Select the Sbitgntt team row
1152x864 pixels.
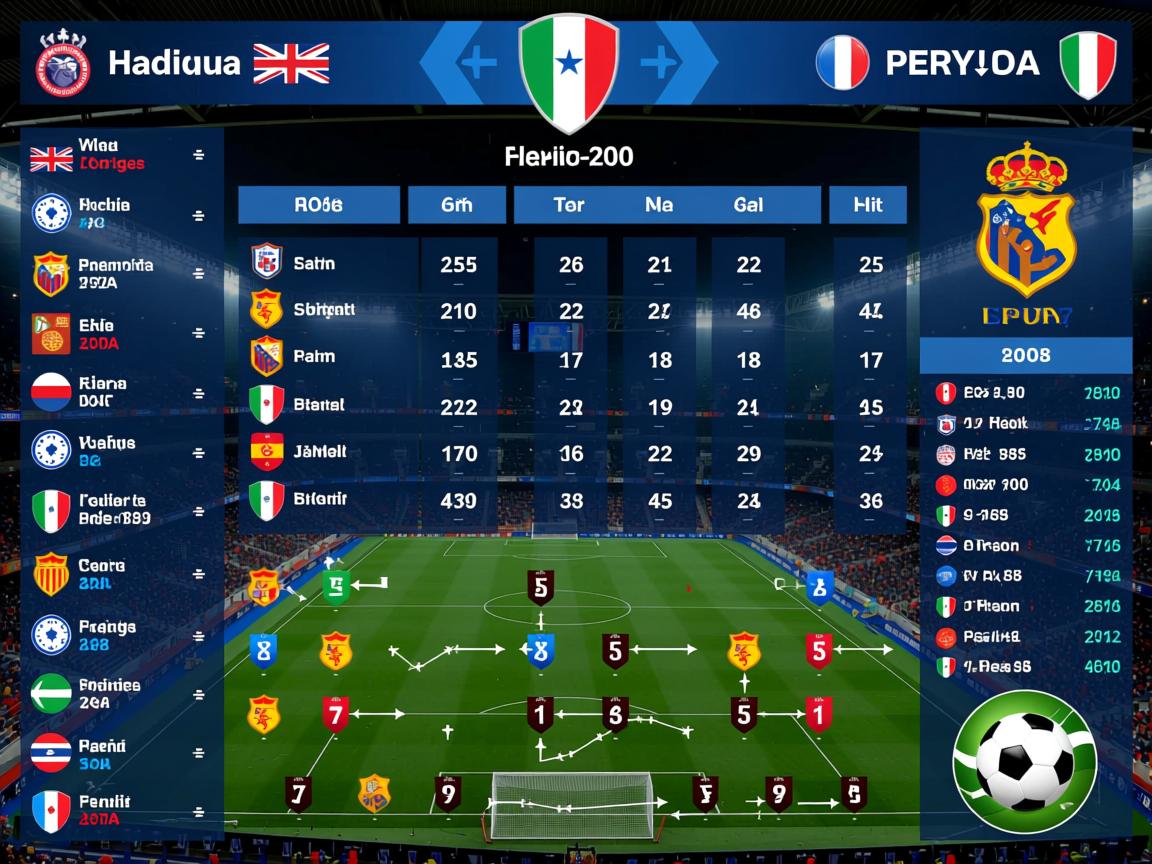click(324, 310)
